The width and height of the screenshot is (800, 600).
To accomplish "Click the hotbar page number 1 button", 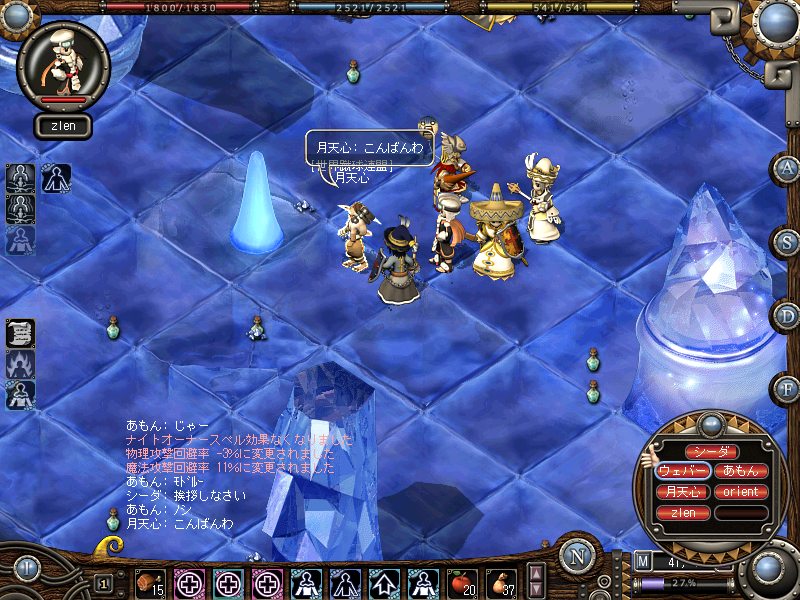I will tap(103, 582).
